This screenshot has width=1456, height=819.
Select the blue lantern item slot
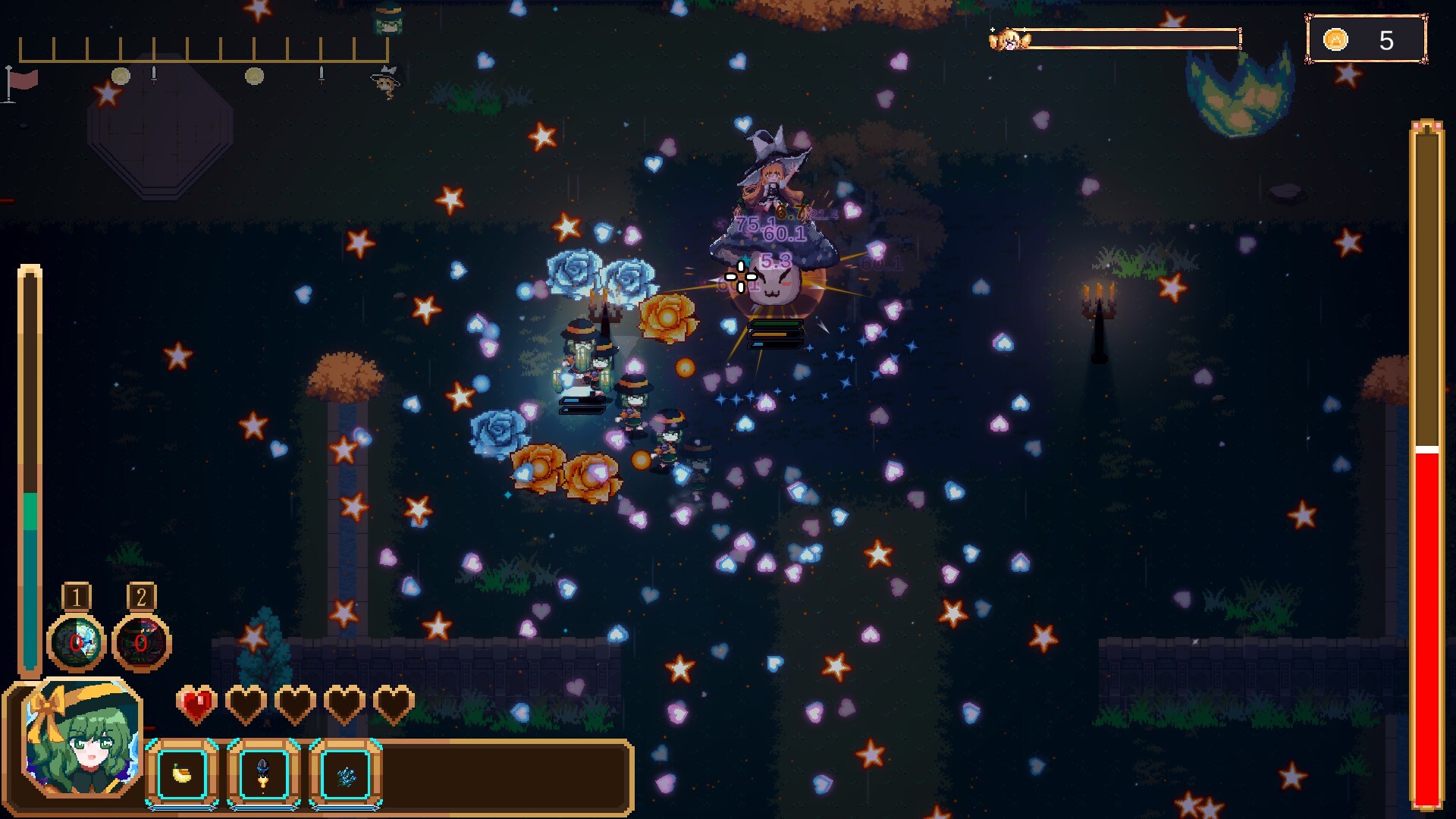pyautogui.click(x=263, y=773)
